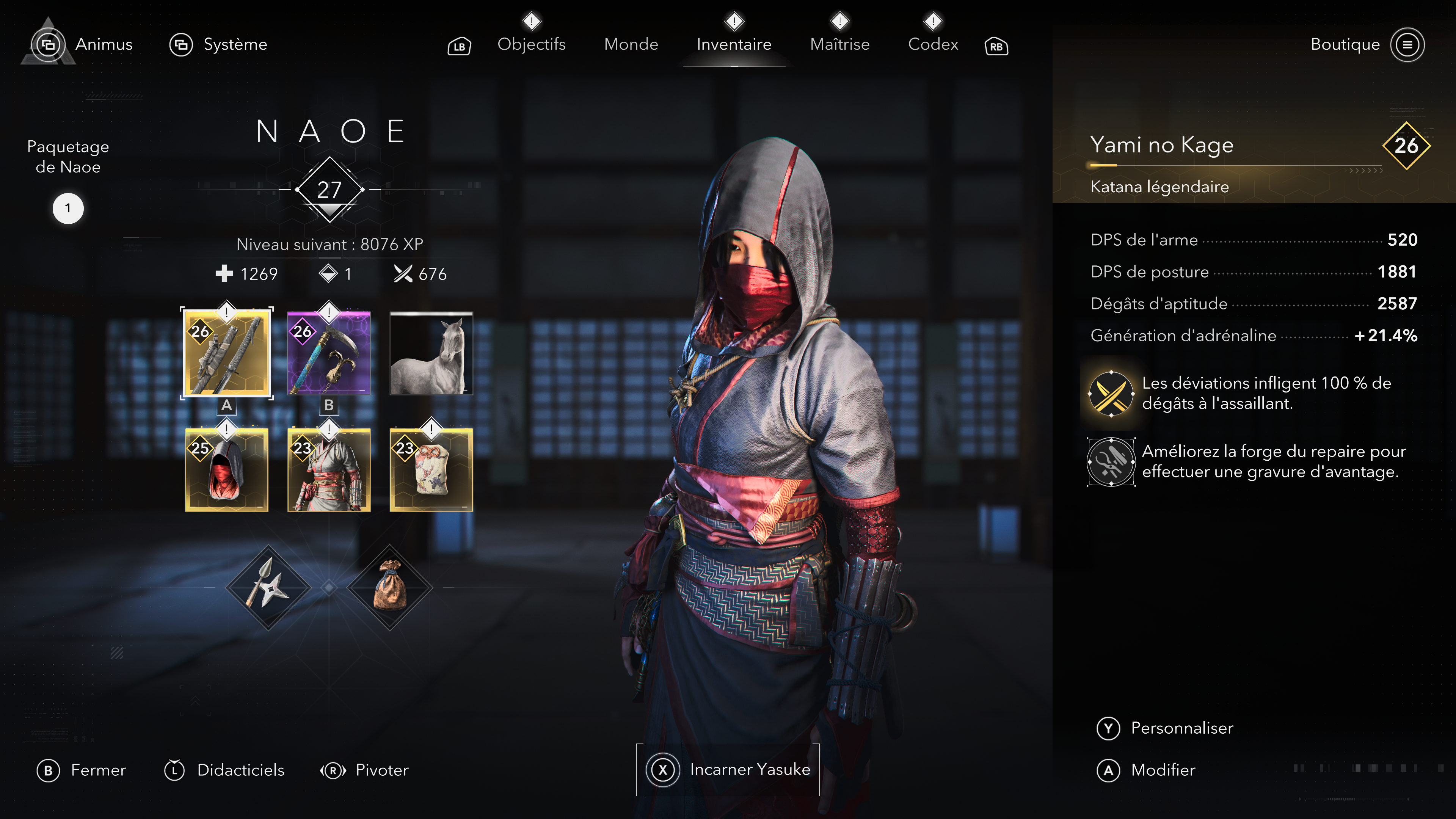Go to the Maîtrise tab
1456x819 pixels.
click(839, 44)
